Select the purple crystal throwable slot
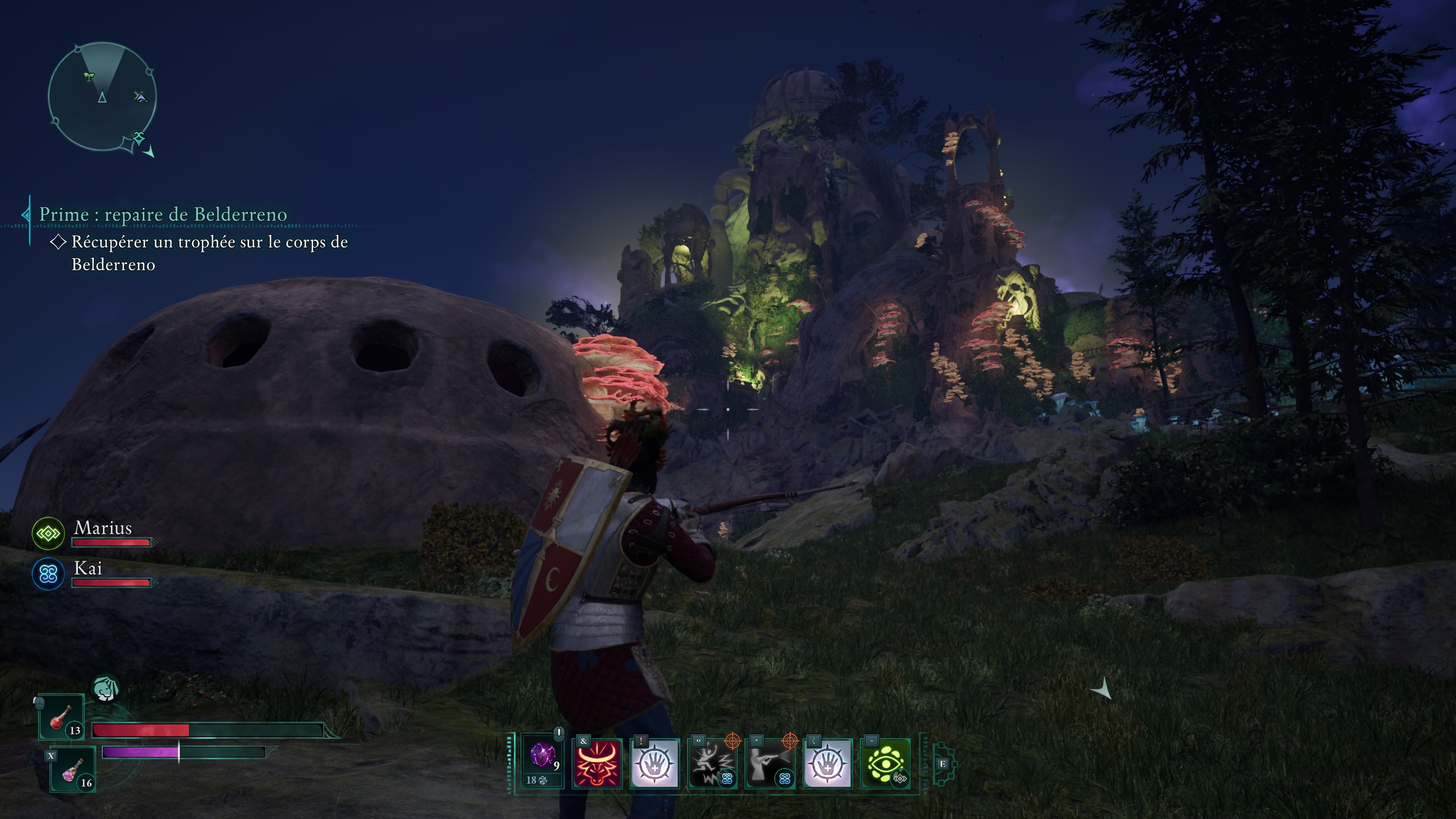This screenshot has height=819, width=1456. [x=543, y=759]
